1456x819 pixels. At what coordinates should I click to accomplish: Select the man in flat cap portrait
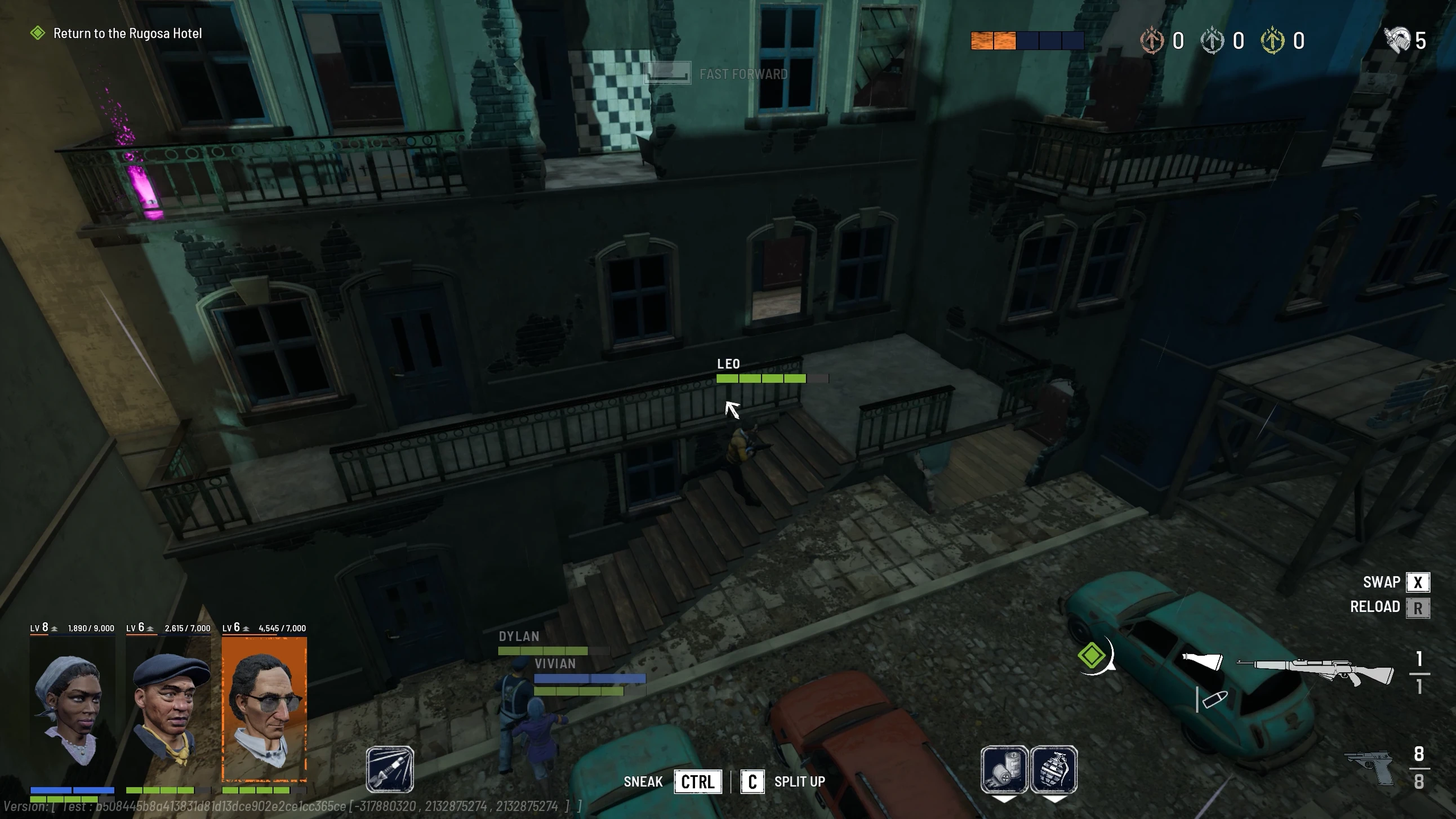pyautogui.click(x=168, y=709)
